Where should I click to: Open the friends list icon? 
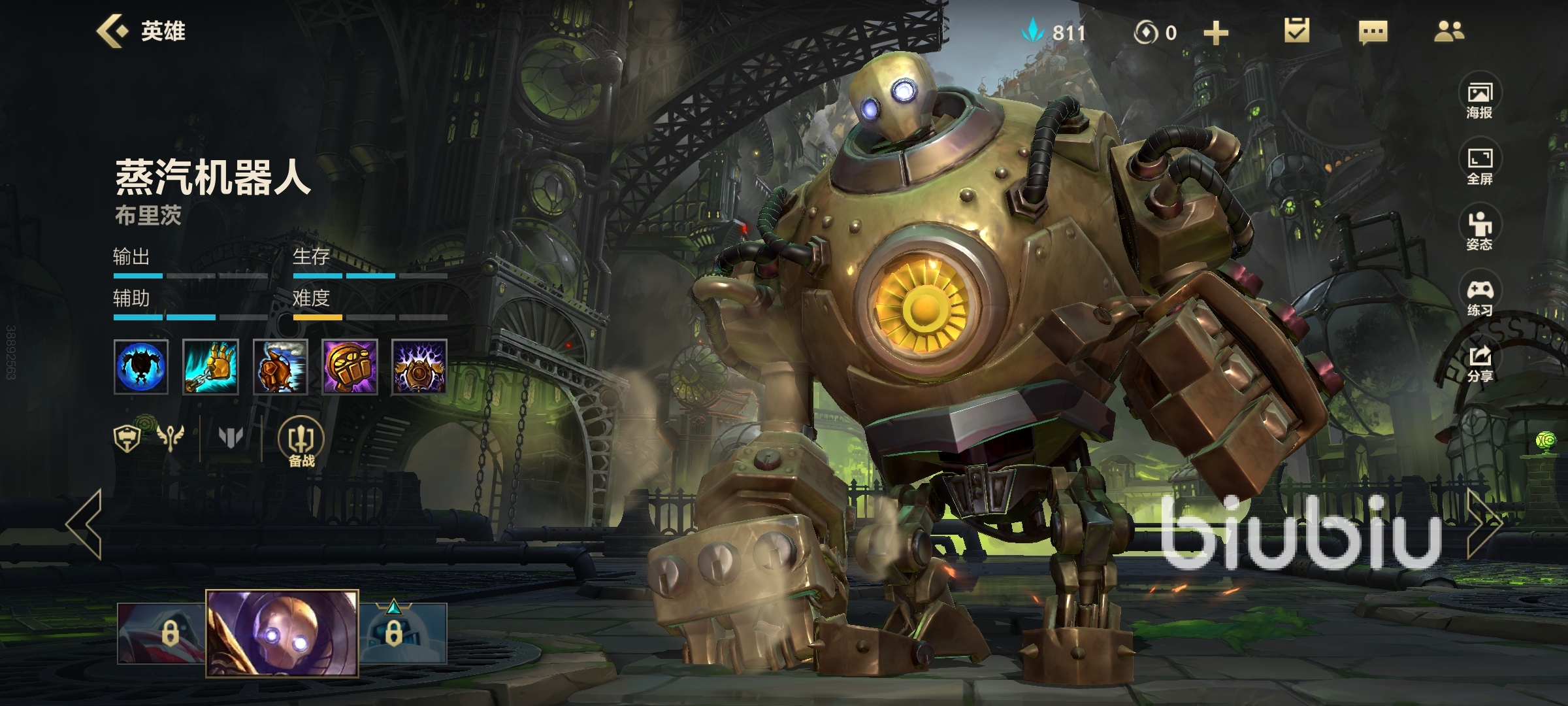click(x=1448, y=31)
